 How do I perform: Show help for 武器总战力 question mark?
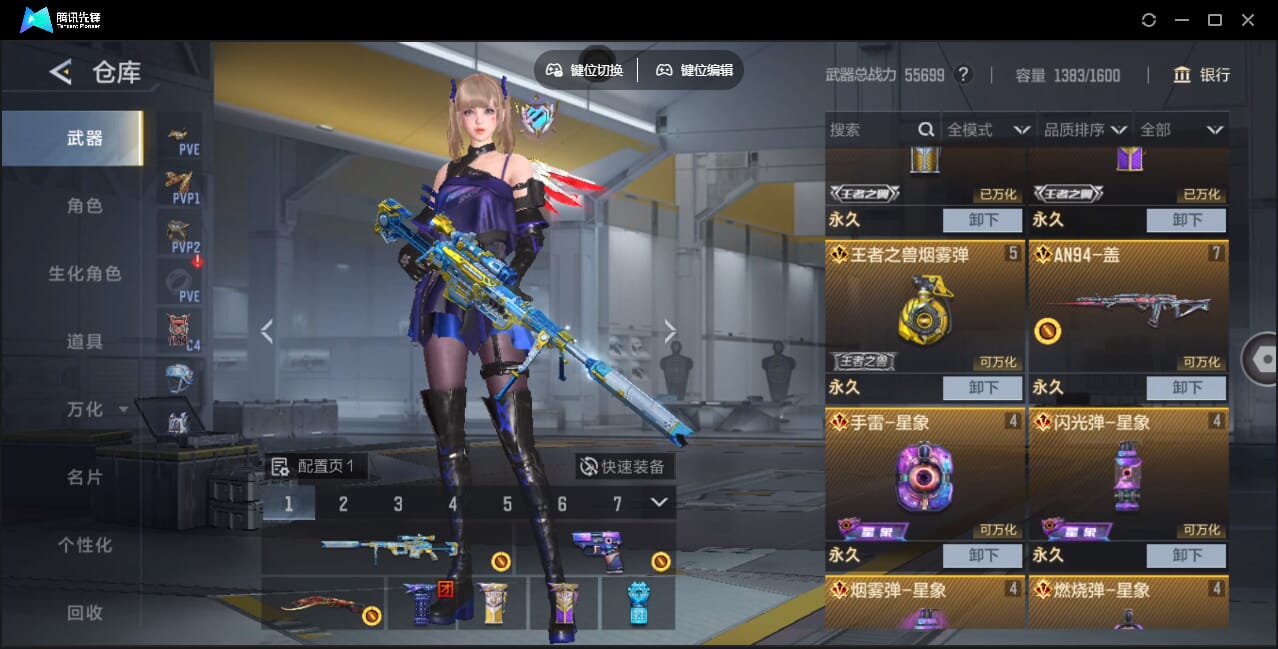[x=964, y=75]
